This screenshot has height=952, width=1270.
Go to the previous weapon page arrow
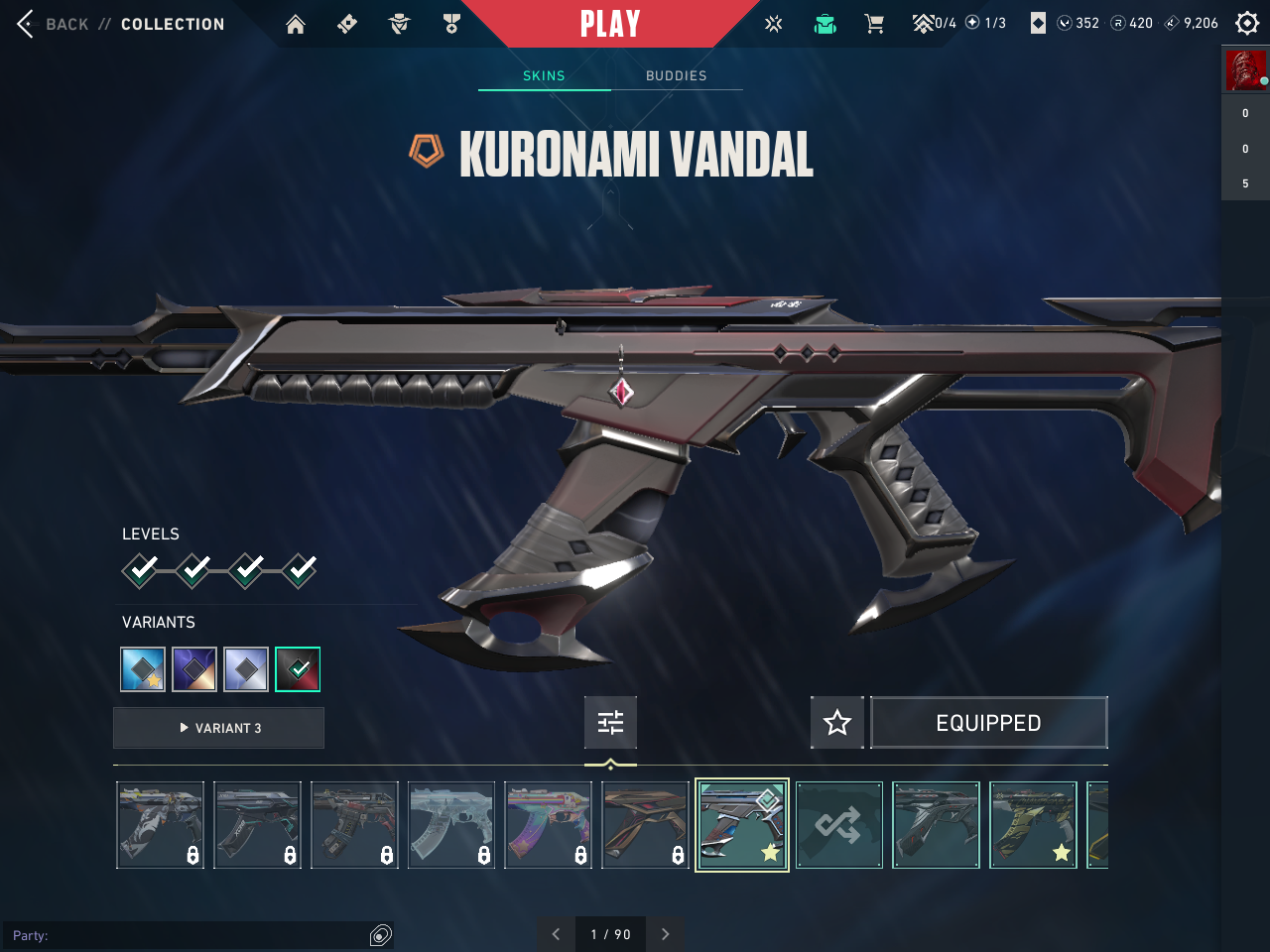pos(556,934)
